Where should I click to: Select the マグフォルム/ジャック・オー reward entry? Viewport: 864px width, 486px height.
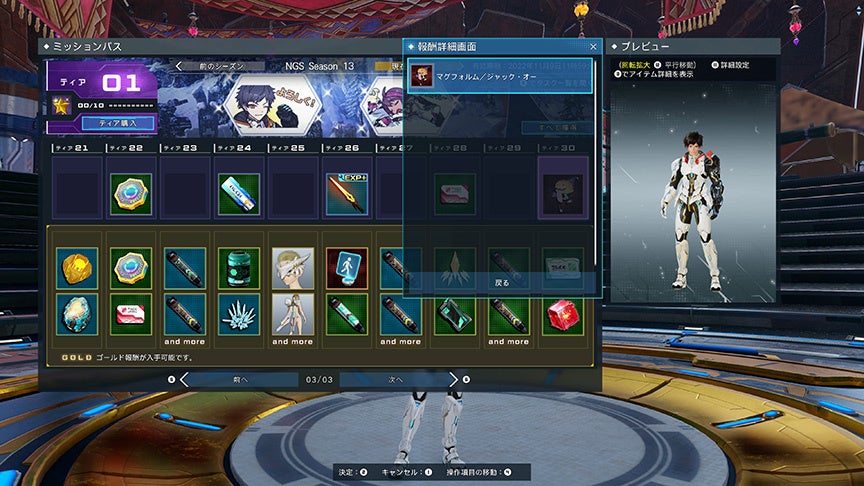coord(500,77)
